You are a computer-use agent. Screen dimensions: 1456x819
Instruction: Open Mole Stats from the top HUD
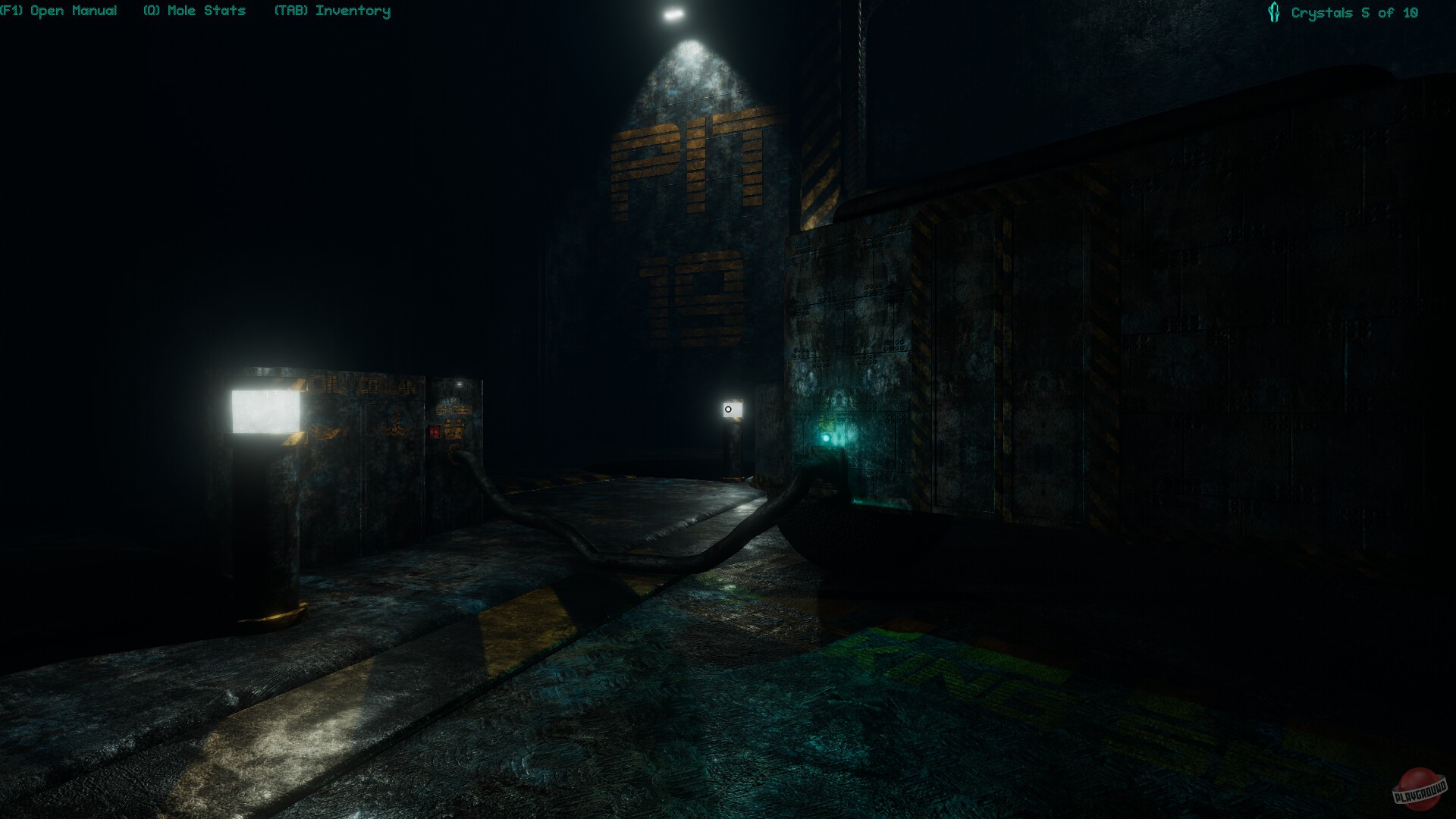click(x=193, y=11)
